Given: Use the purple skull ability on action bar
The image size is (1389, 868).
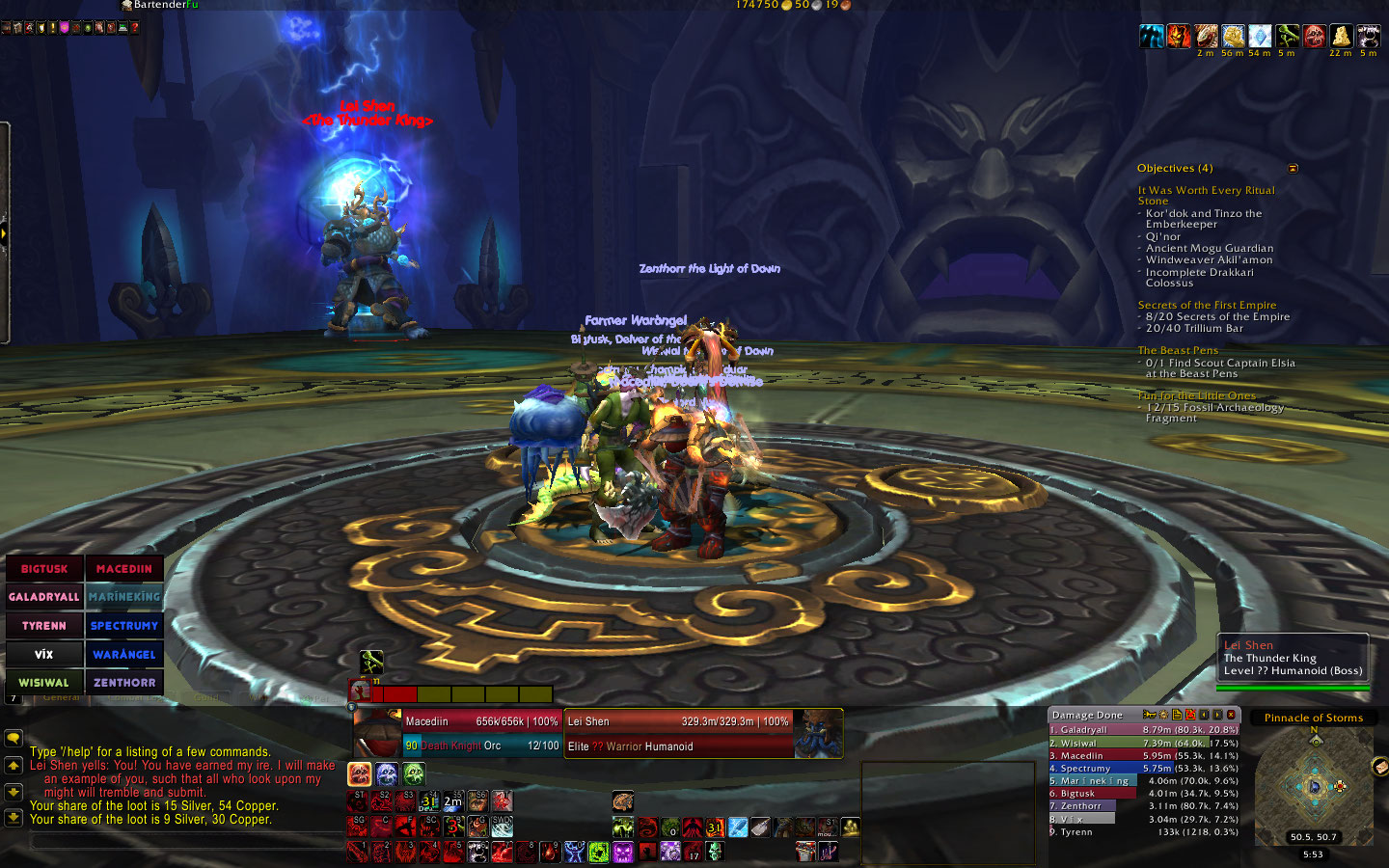Looking at the screenshot, I should [x=623, y=852].
